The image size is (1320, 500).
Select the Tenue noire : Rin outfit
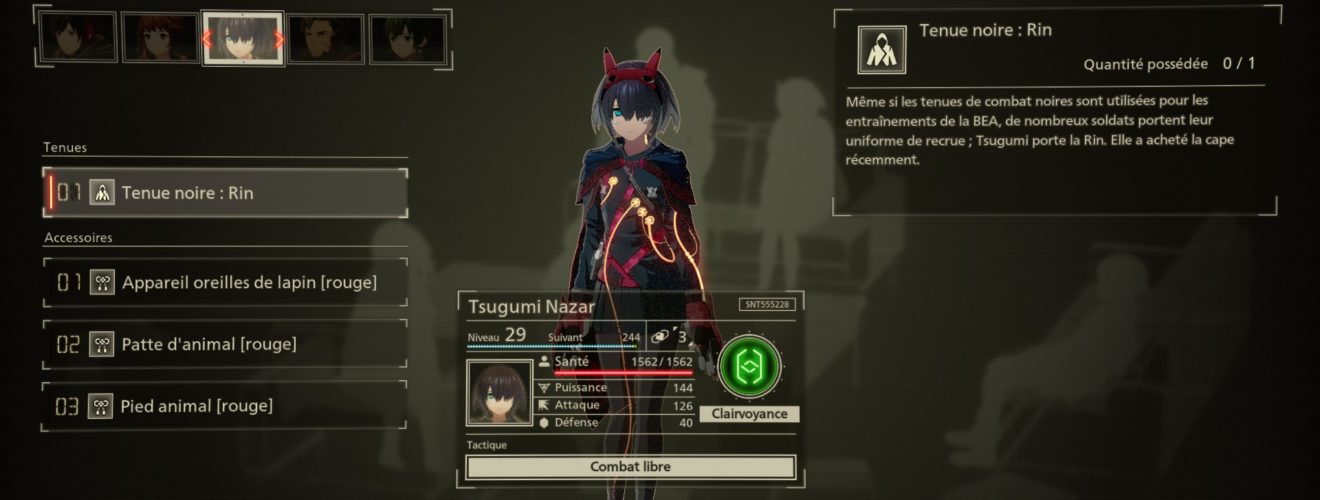coord(228,193)
